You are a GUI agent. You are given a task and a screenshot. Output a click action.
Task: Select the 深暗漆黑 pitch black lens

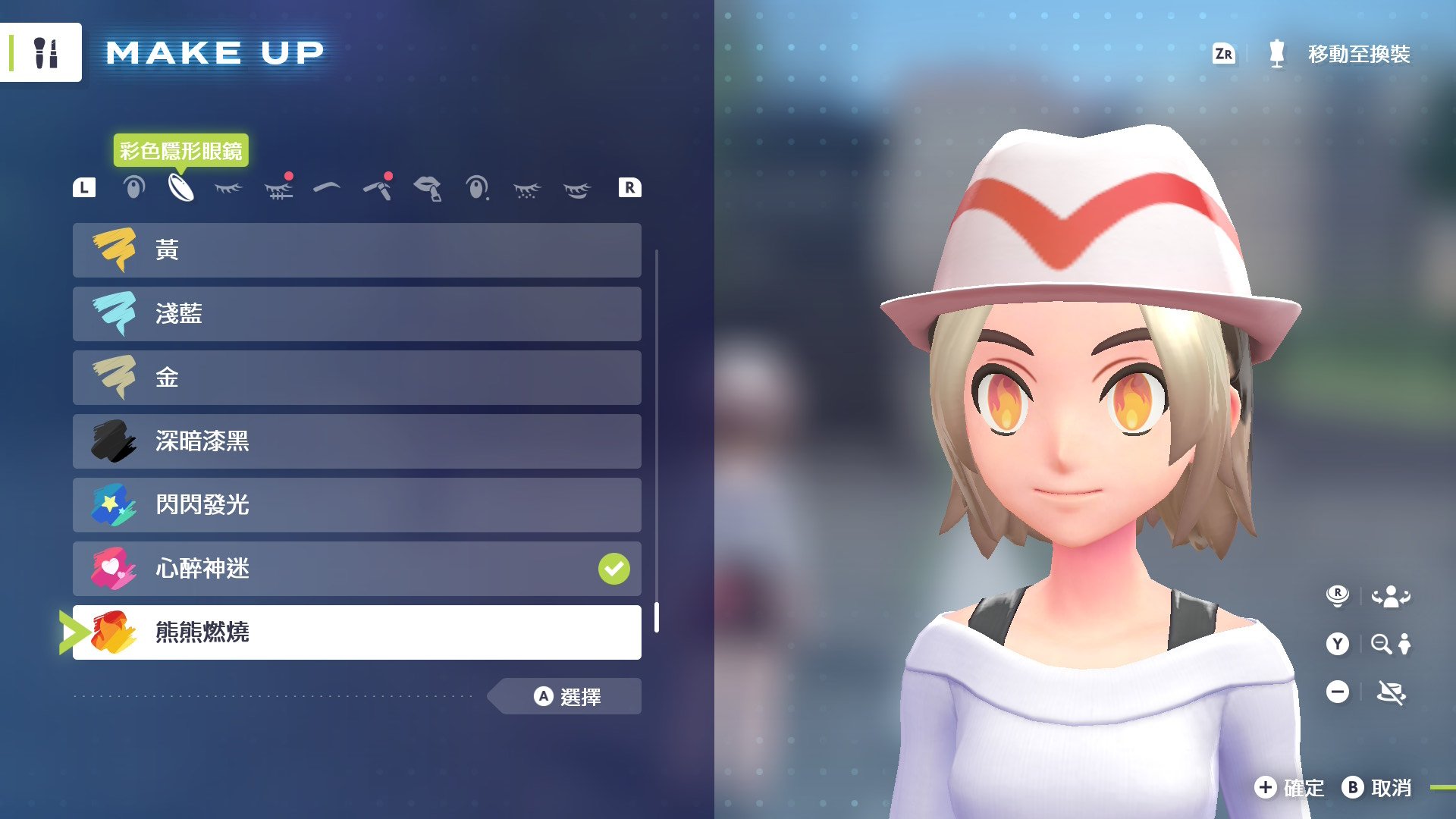pyautogui.click(x=356, y=441)
